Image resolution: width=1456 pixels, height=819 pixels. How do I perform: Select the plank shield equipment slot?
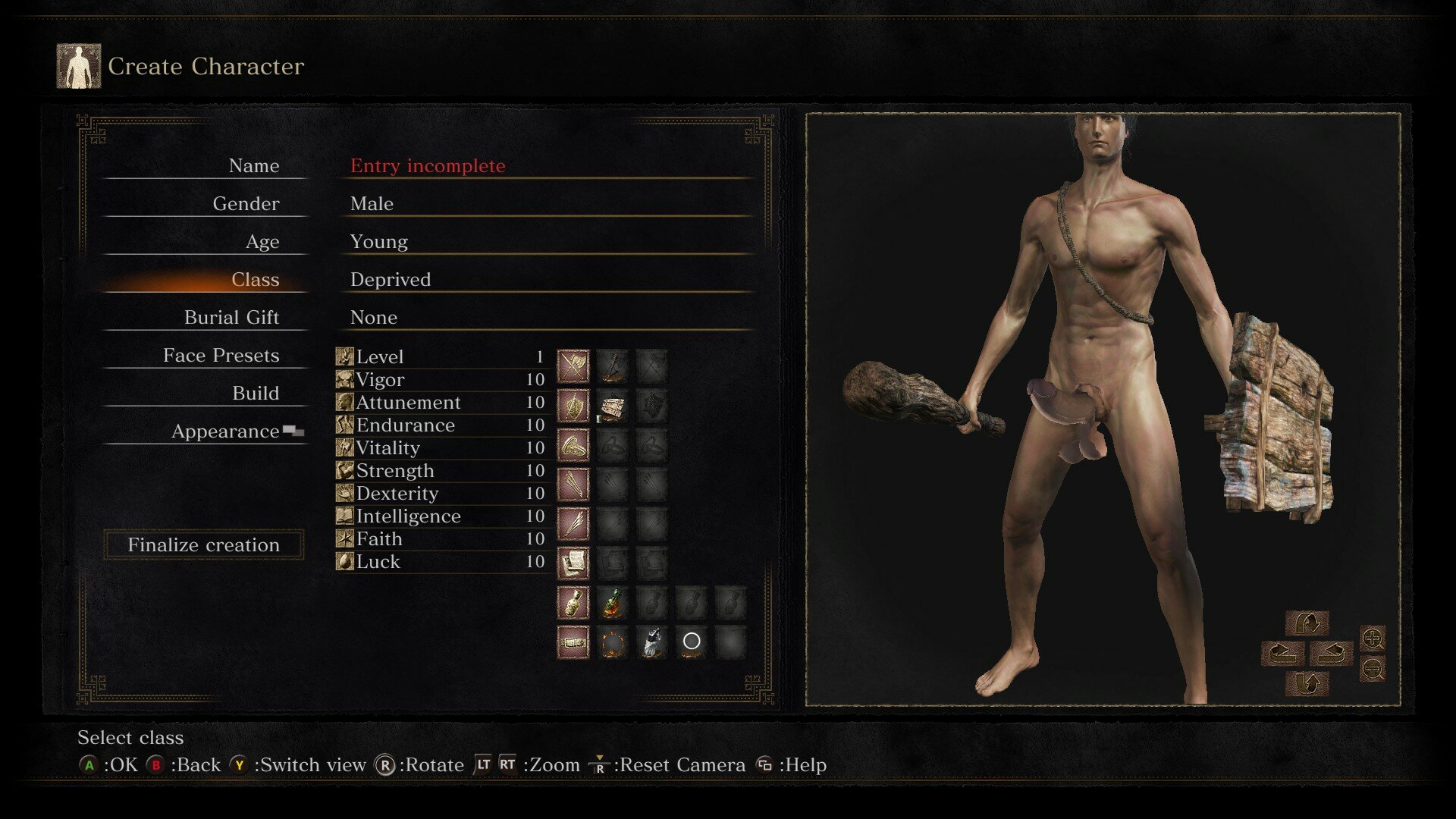[x=612, y=406]
